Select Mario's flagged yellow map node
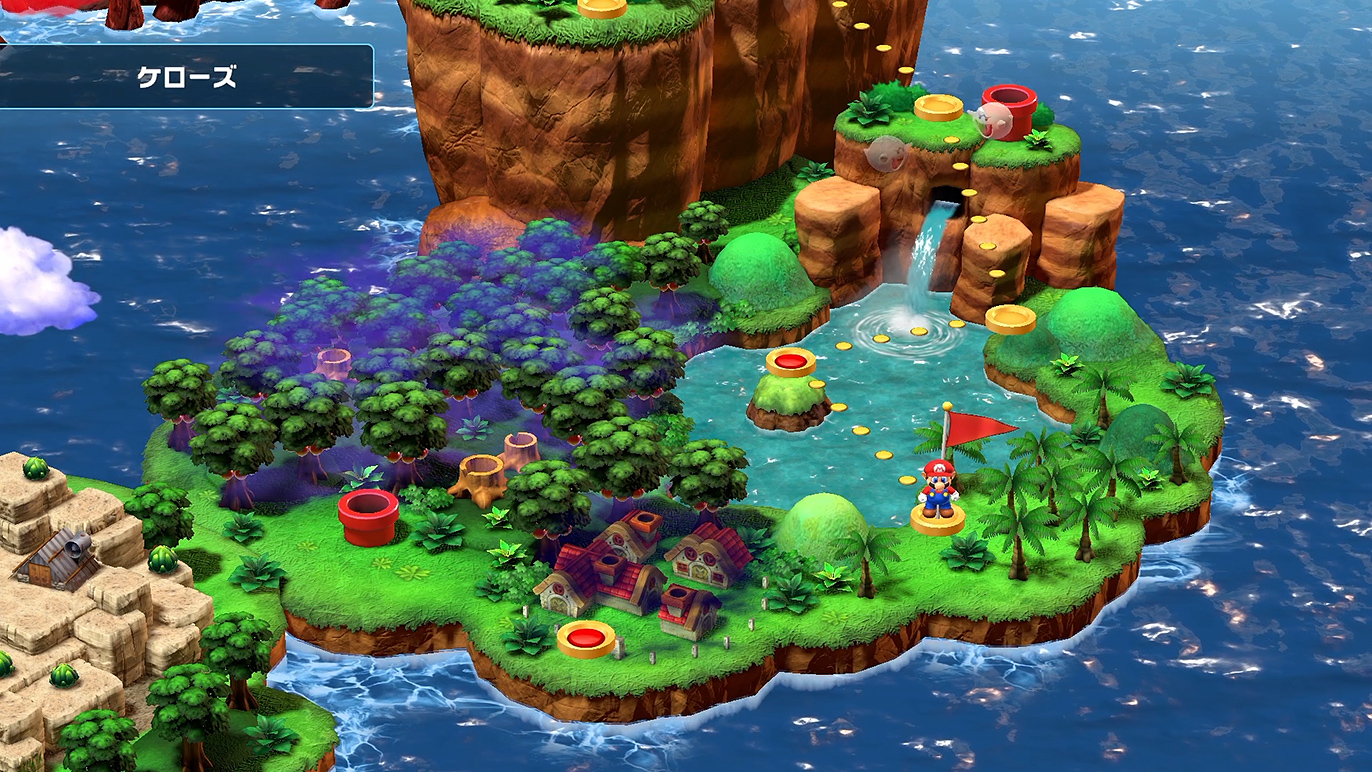1372x772 pixels. click(x=937, y=520)
